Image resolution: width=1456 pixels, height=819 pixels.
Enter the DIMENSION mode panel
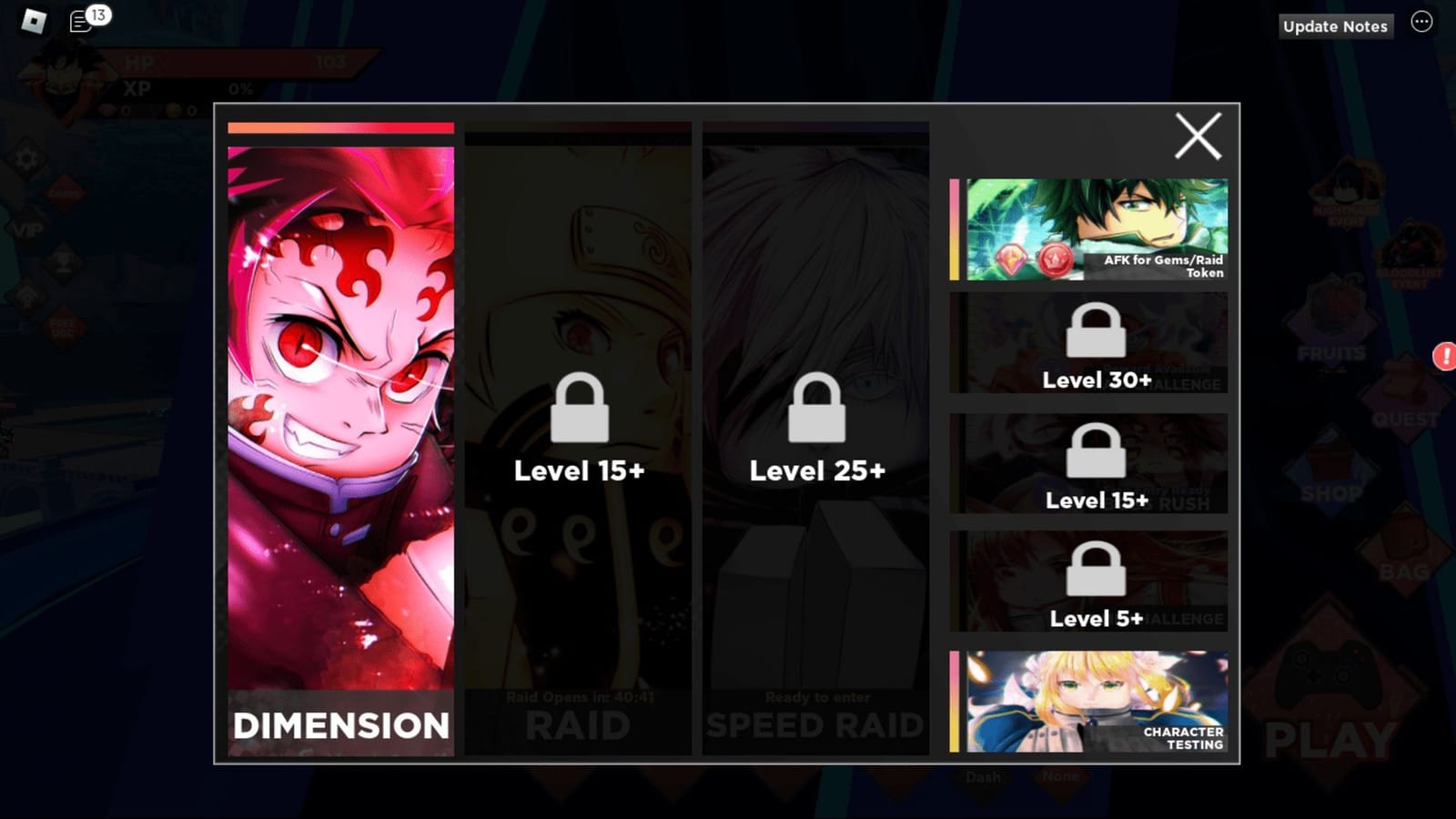pyautogui.click(x=340, y=446)
